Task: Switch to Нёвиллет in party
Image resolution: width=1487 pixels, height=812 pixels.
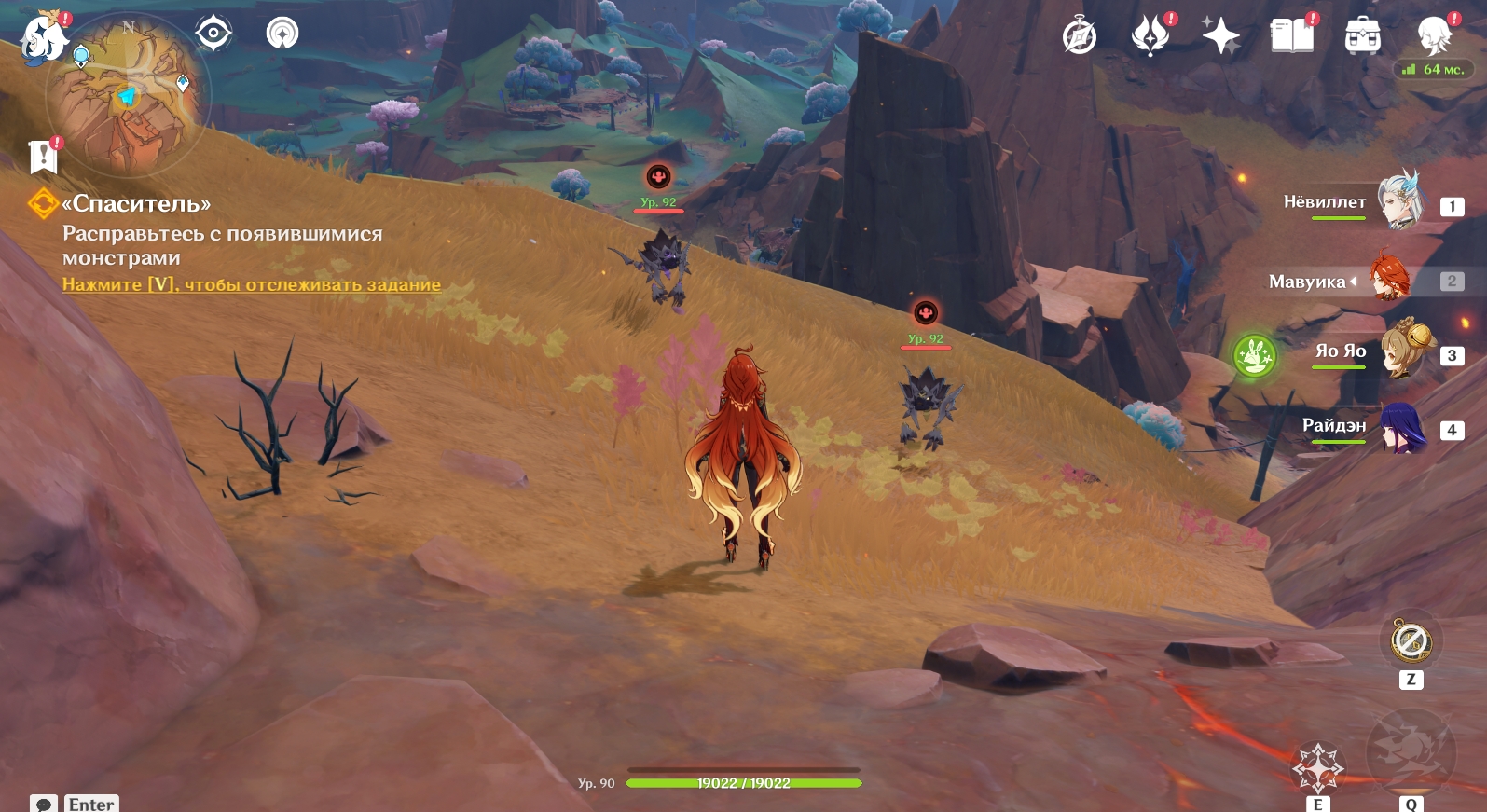Action: [x=1399, y=201]
